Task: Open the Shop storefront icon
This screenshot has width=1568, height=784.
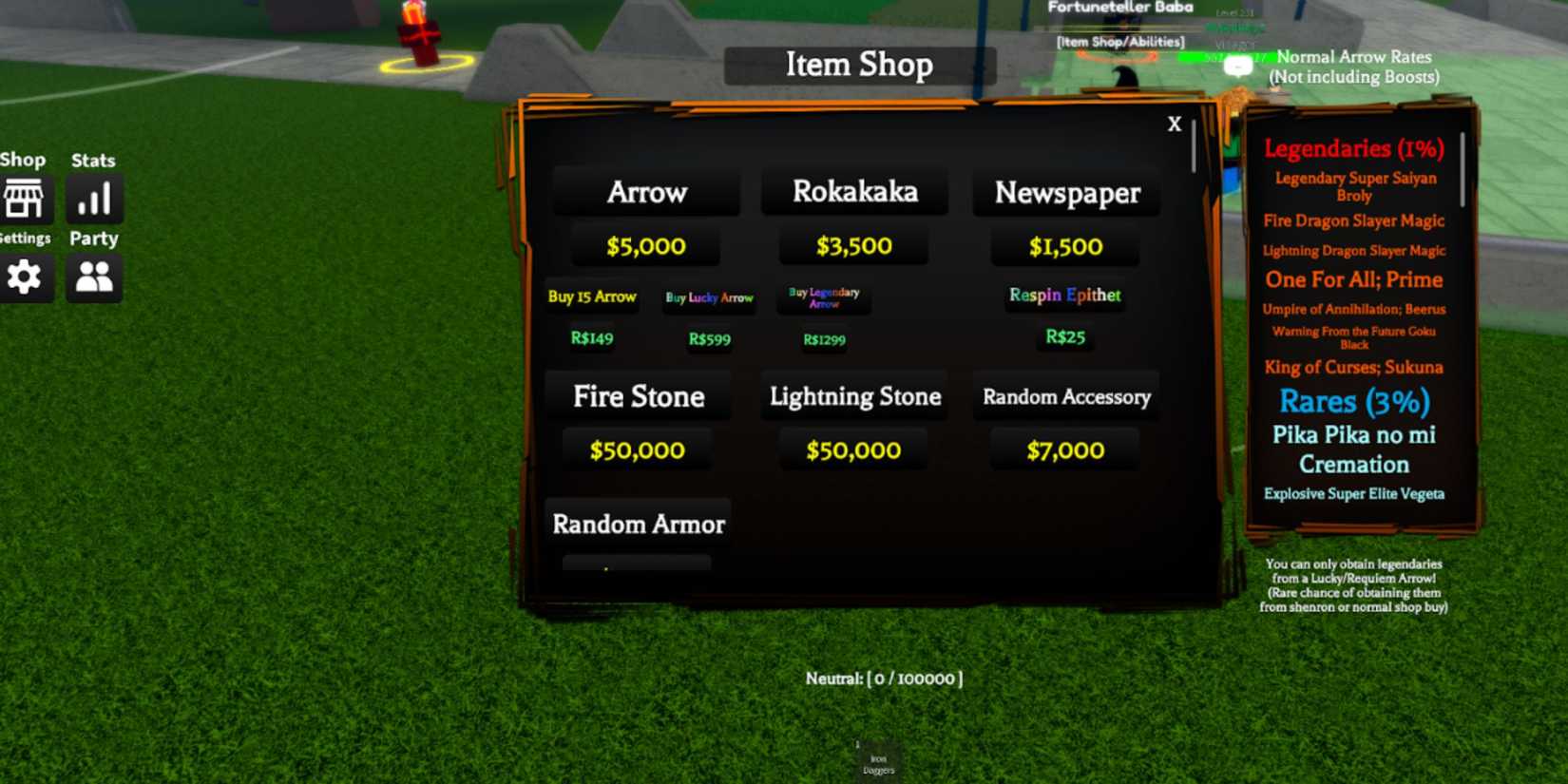Action: click(x=25, y=198)
